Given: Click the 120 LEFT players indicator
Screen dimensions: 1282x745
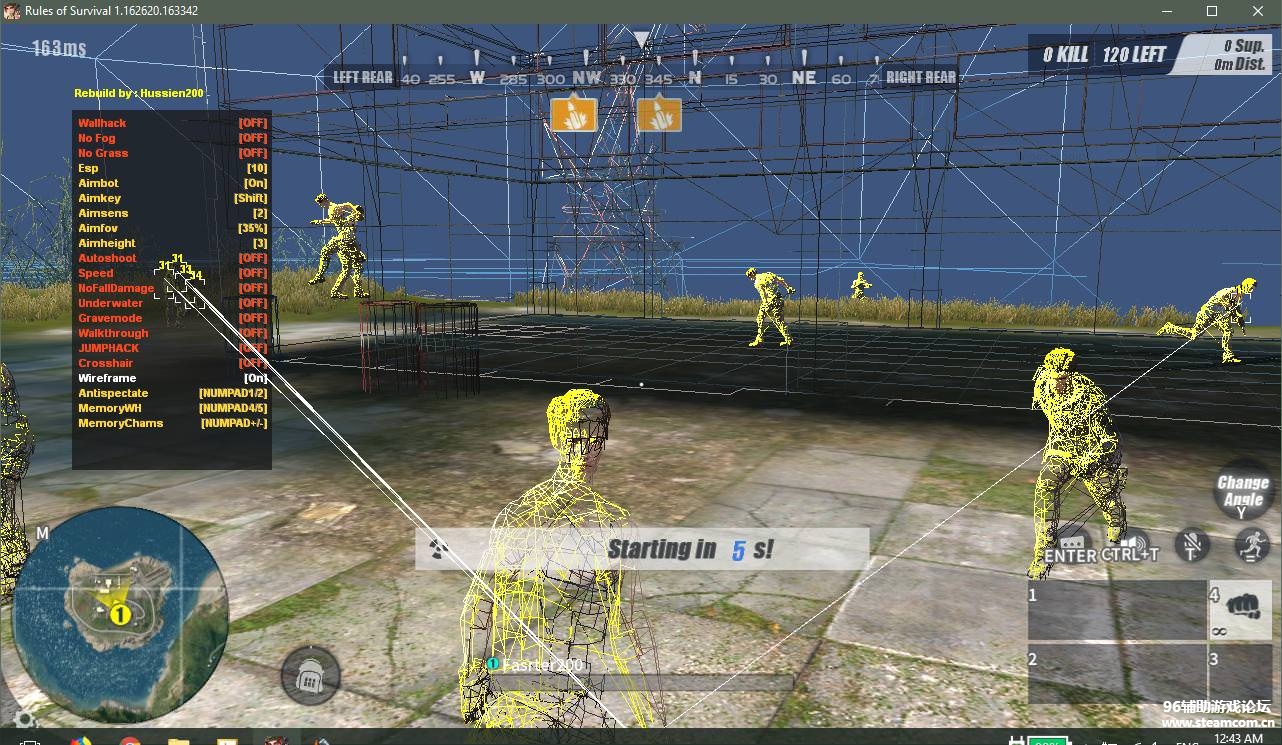Looking at the screenshot, I should pyautogui.click(x=1135, y=54).
